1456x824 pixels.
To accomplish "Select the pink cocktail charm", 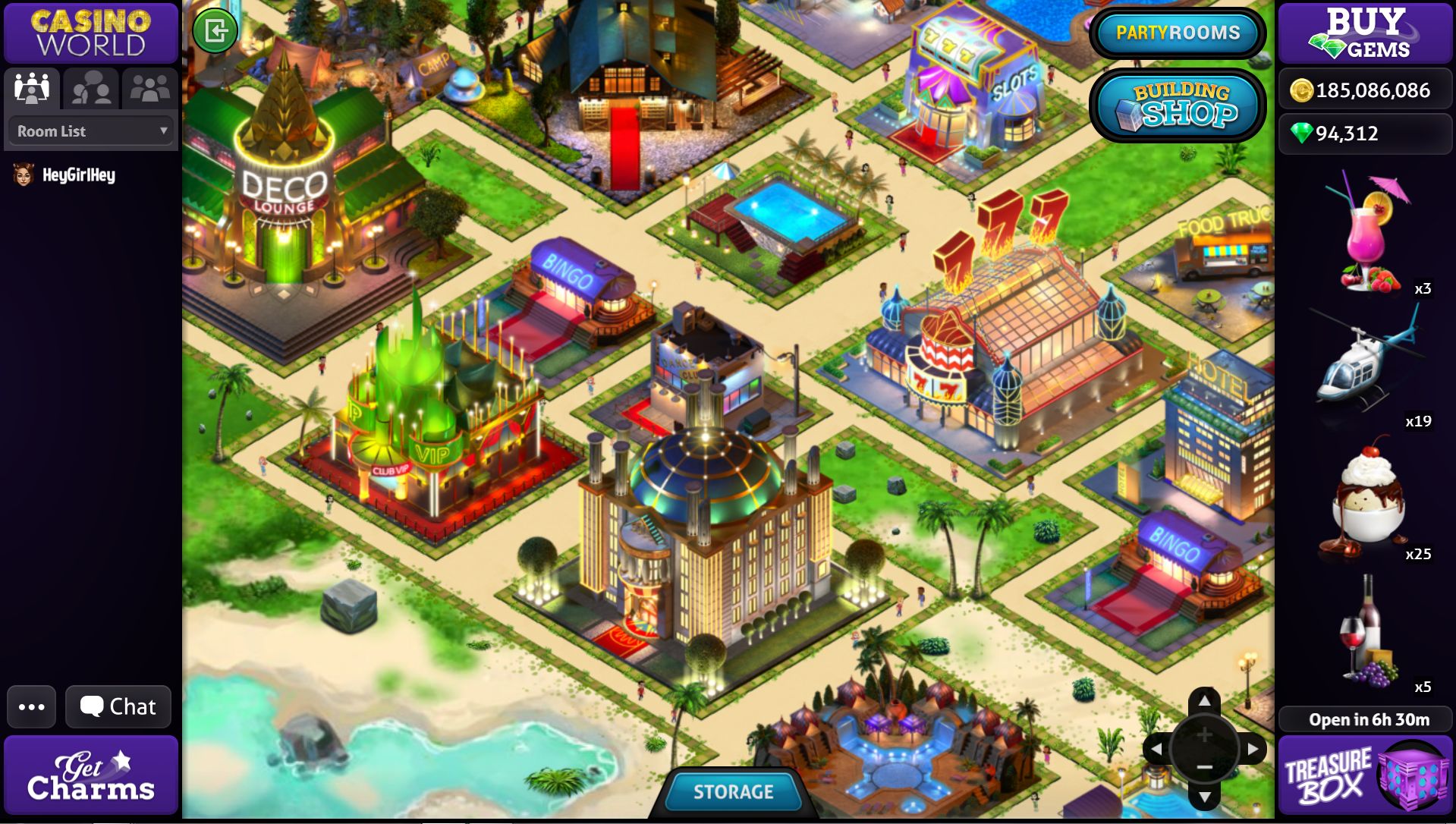I will (1368, 235).
